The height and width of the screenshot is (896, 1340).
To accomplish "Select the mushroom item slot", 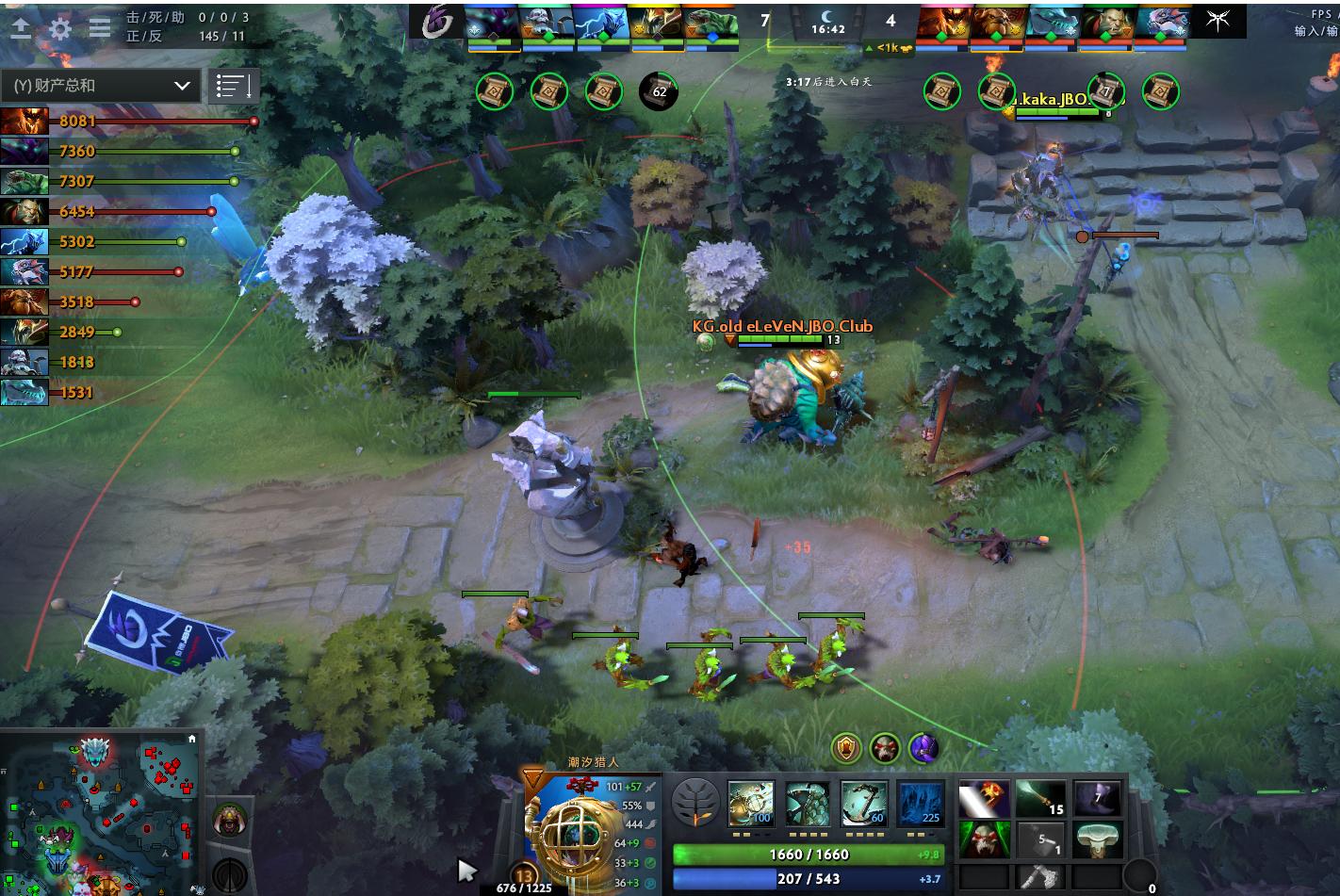I will tap(1097, 839).
